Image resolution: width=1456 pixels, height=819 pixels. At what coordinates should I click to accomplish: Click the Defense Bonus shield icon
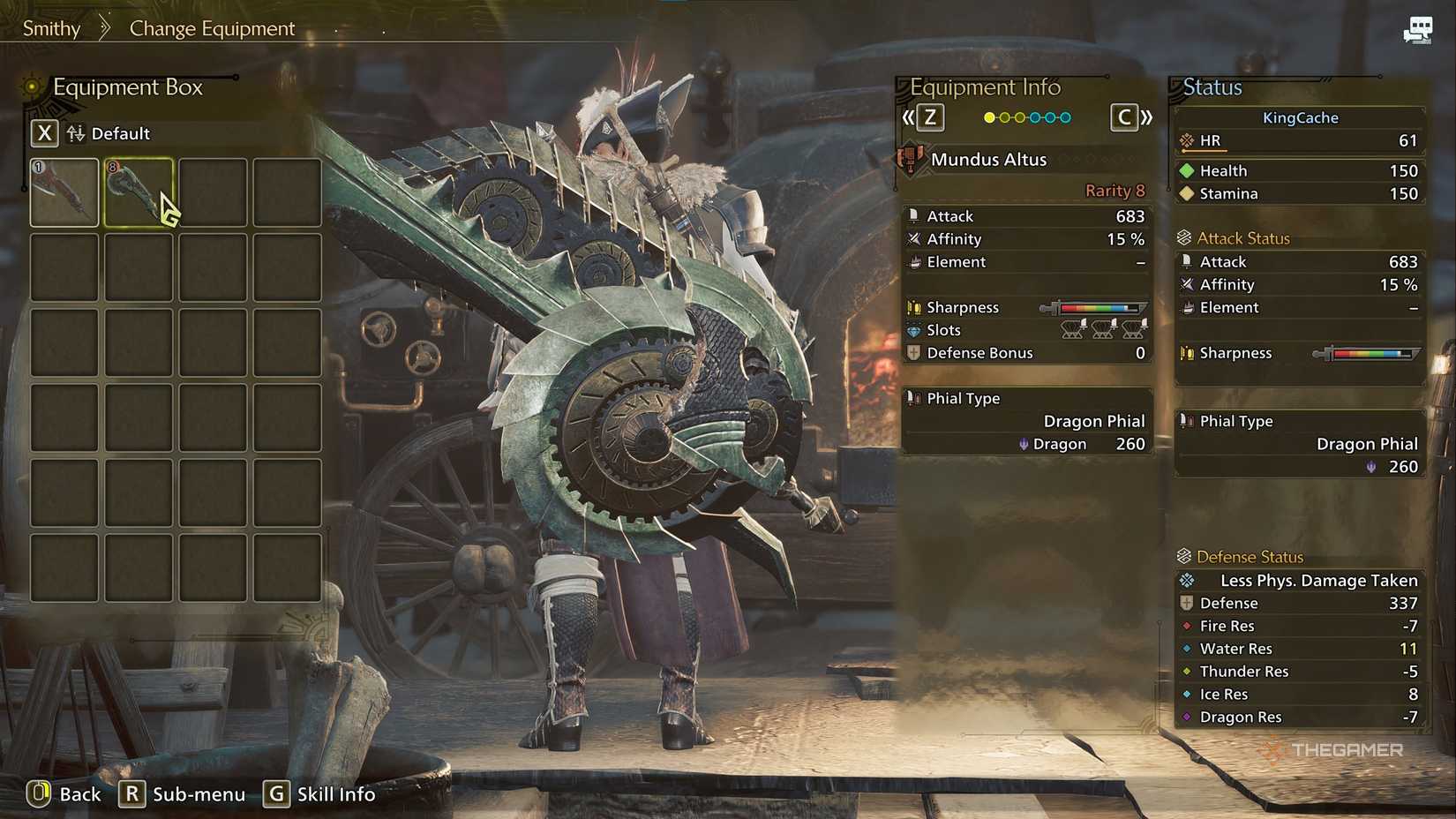914,352
